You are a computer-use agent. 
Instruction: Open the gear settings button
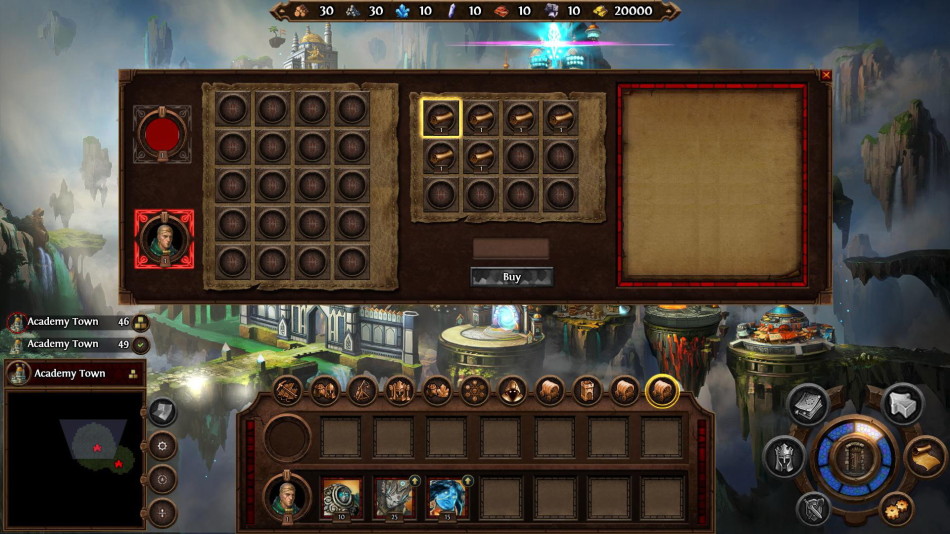[897, 508]
